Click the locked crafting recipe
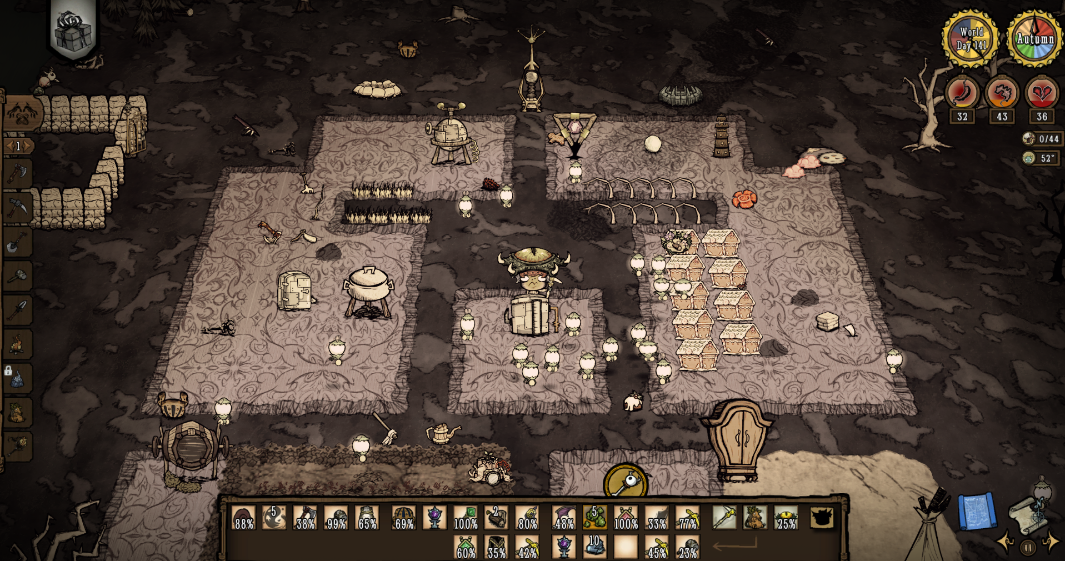 tap(18, 378)
